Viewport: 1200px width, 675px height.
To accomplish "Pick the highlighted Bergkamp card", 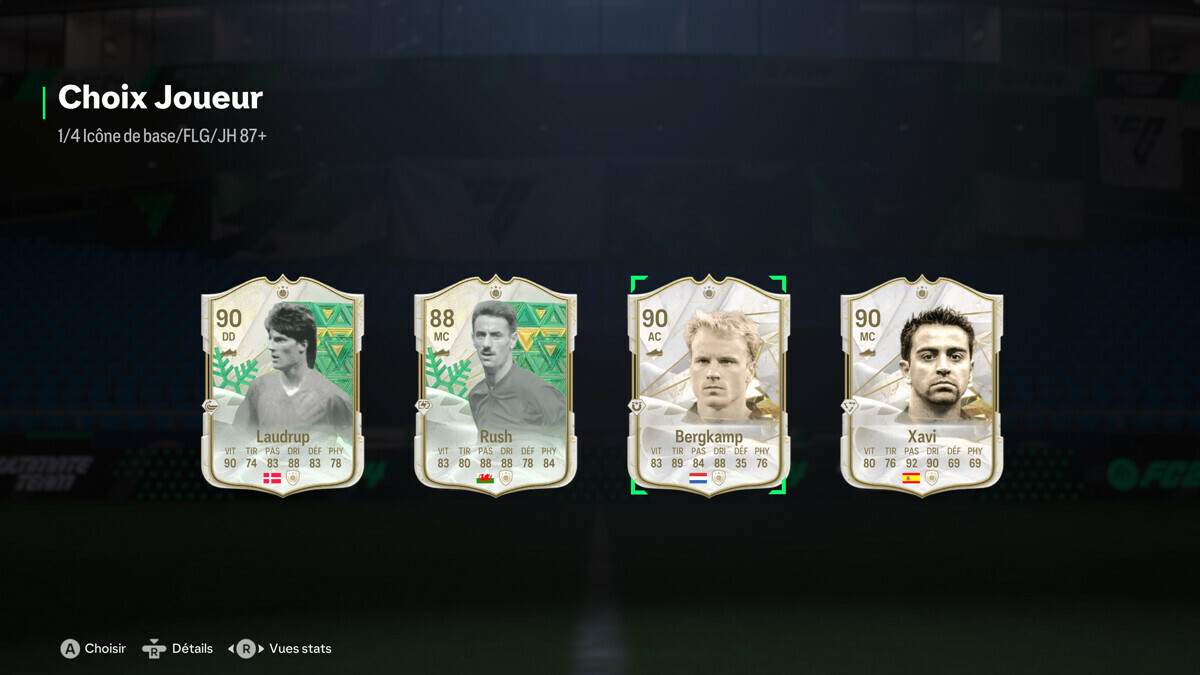I will [x=708, y=385].
